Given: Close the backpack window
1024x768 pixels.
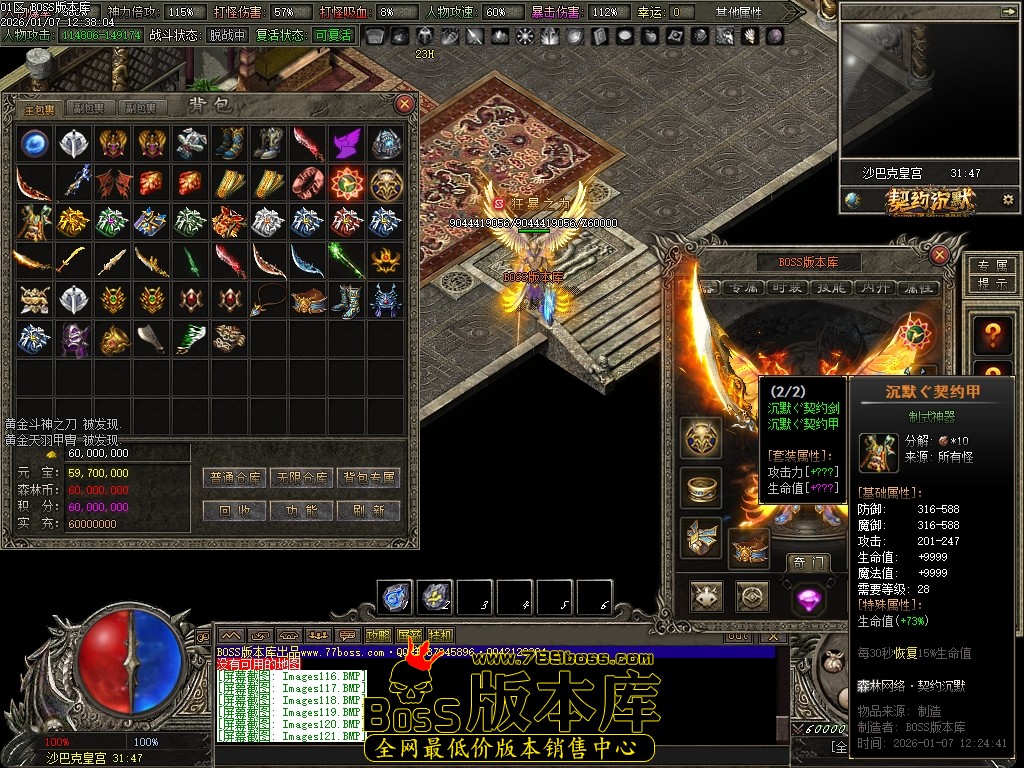Looking at the screenshot, I should point(405,104).
